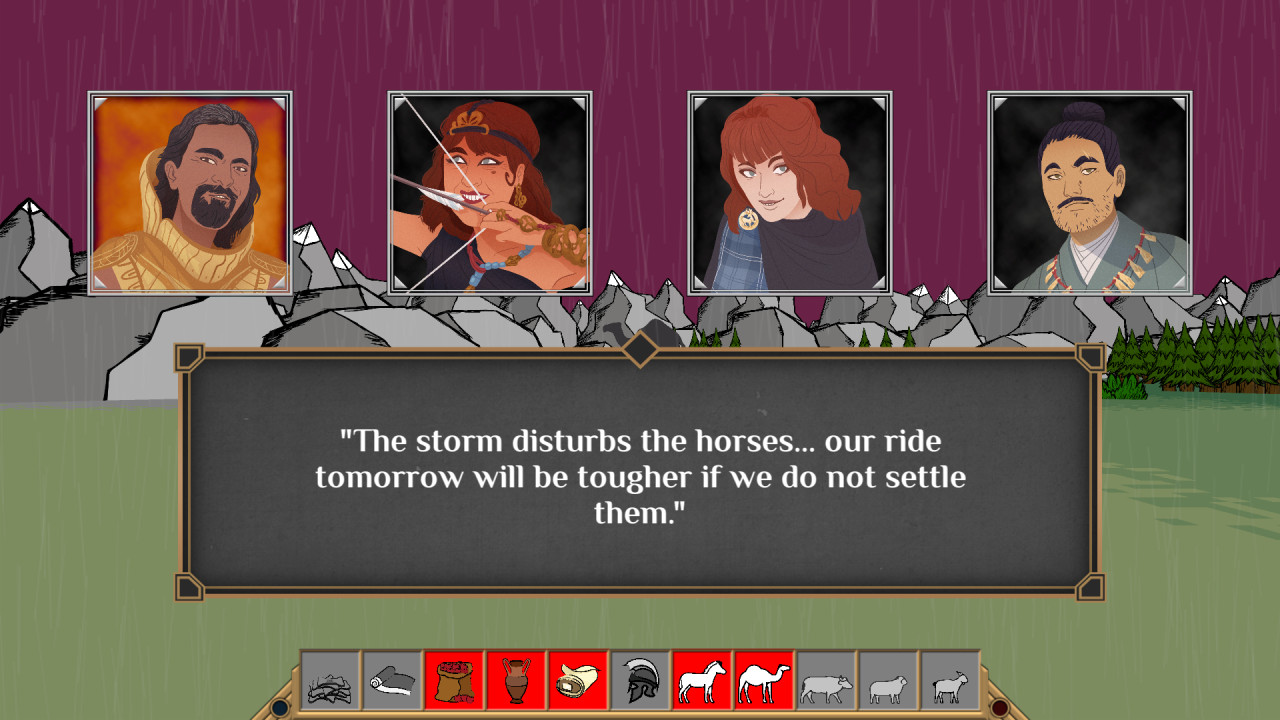Click the bearded merchant portrait on the left
Image resolution: width=1280 pixels, height=720 pixels.
point(189,190)
